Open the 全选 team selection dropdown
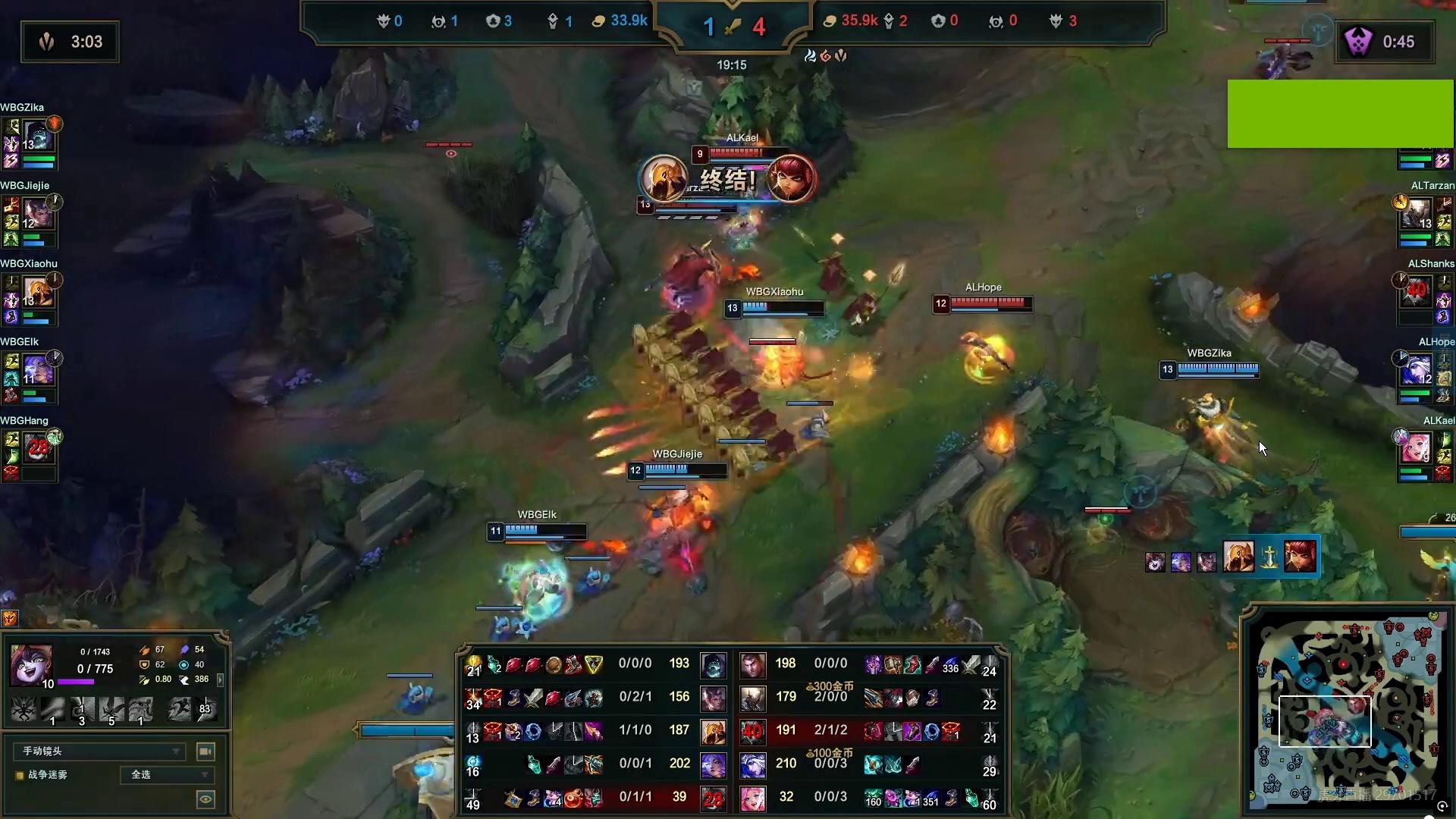 coord(168,774)
